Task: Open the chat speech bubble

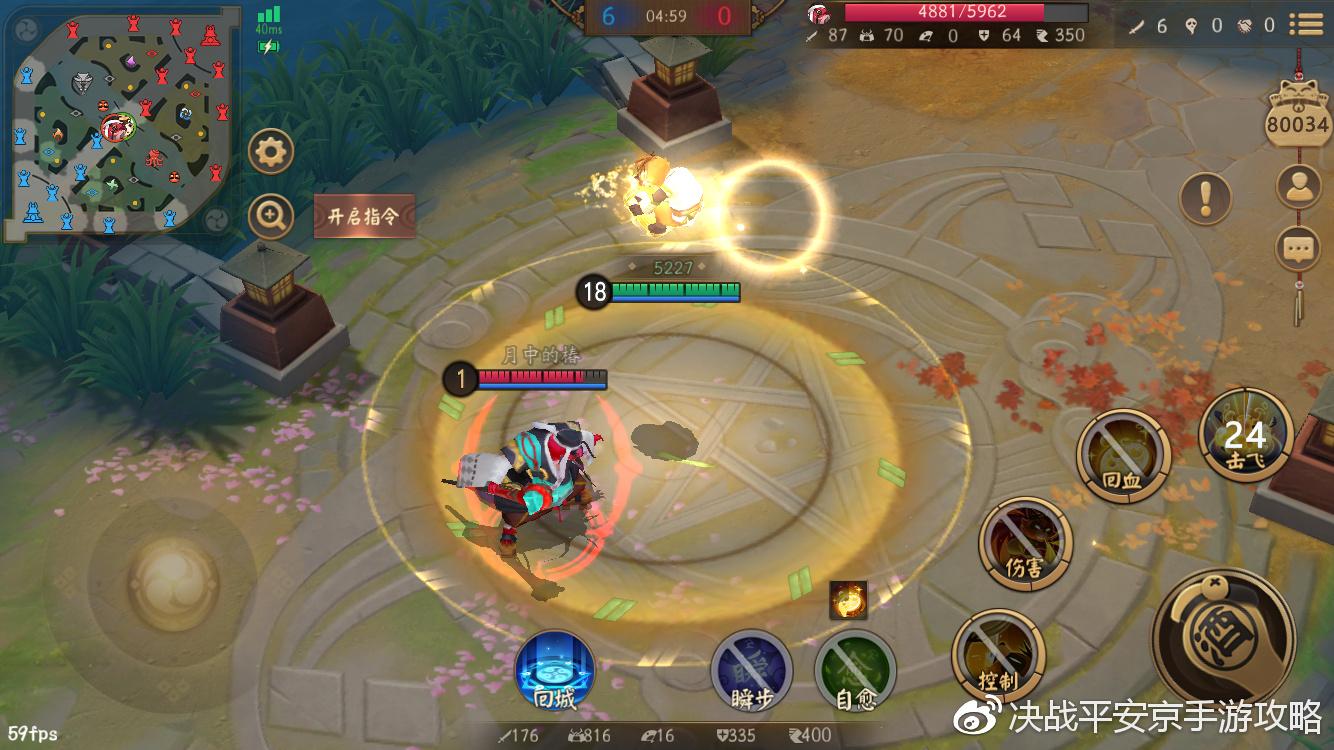Action: click(1300, 249)
